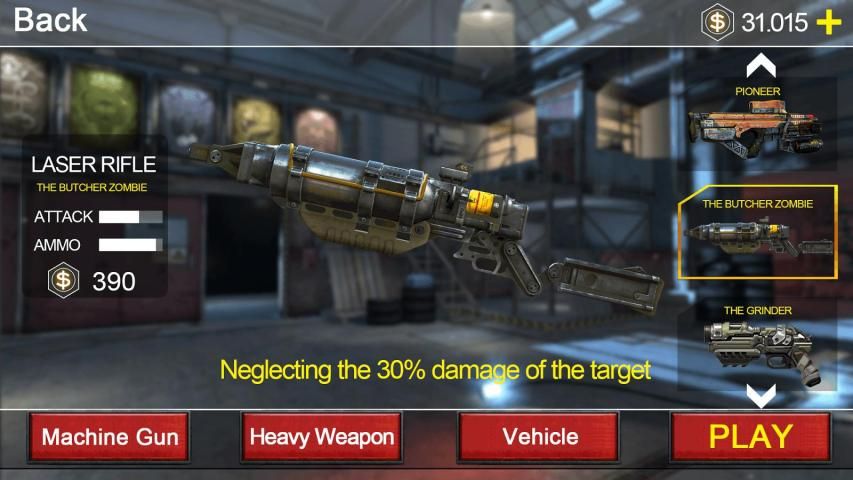Image resolution: width=853 pixels, height=480 pixels.
Task: Select the Pioneer weapon thumbnail
Action: [756, 125]
